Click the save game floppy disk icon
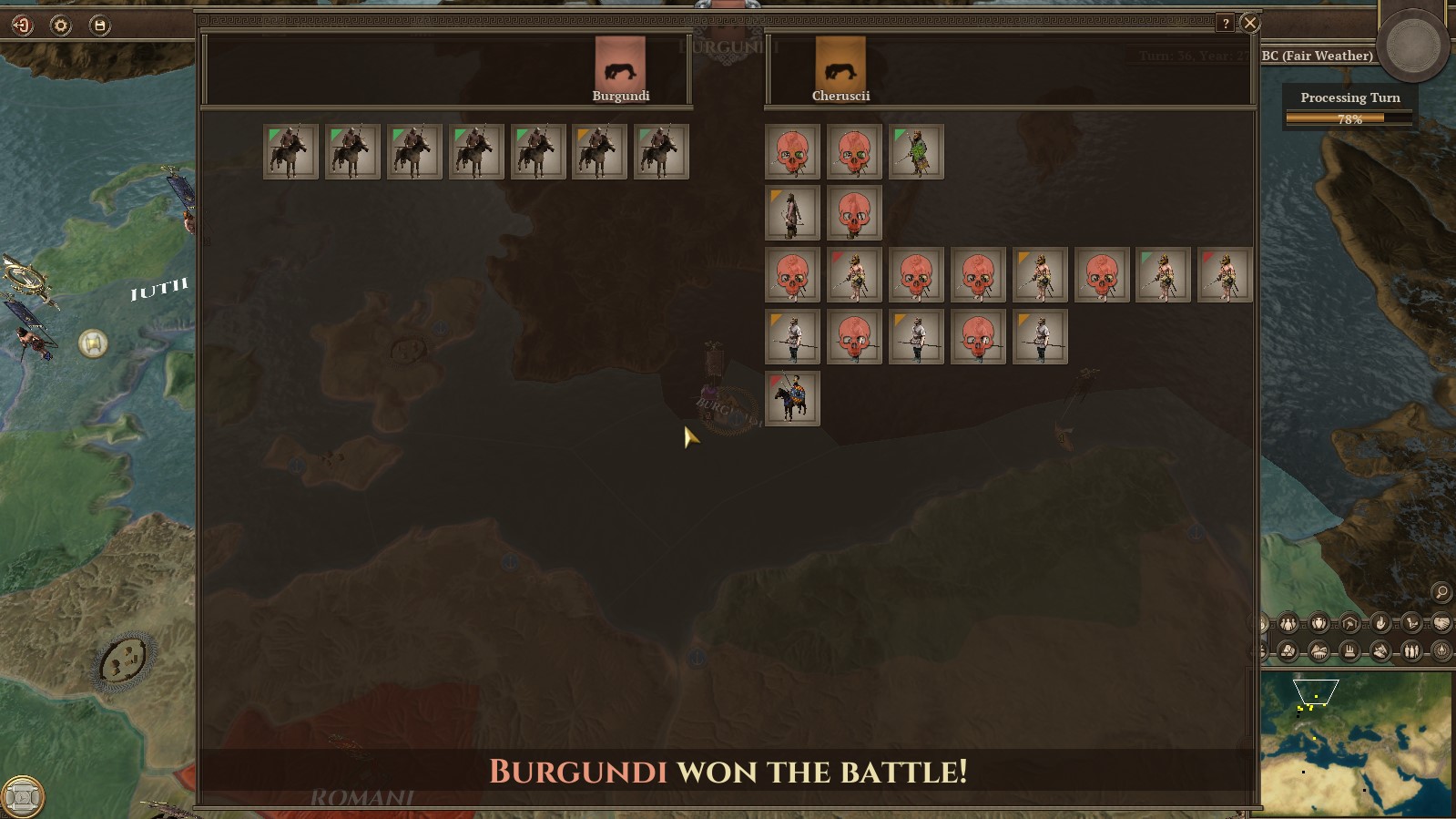The width and height of the screenshot is (1456, 819). tap(100, 26)
